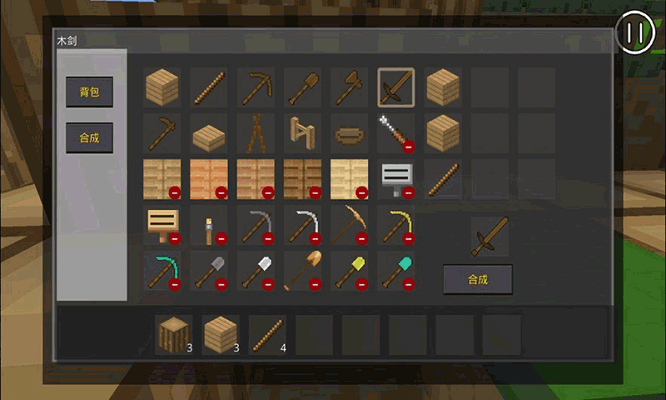This screenshot has height=400, width=666.
Task: Select the arrow recipe
Action: tap(396, 133)
